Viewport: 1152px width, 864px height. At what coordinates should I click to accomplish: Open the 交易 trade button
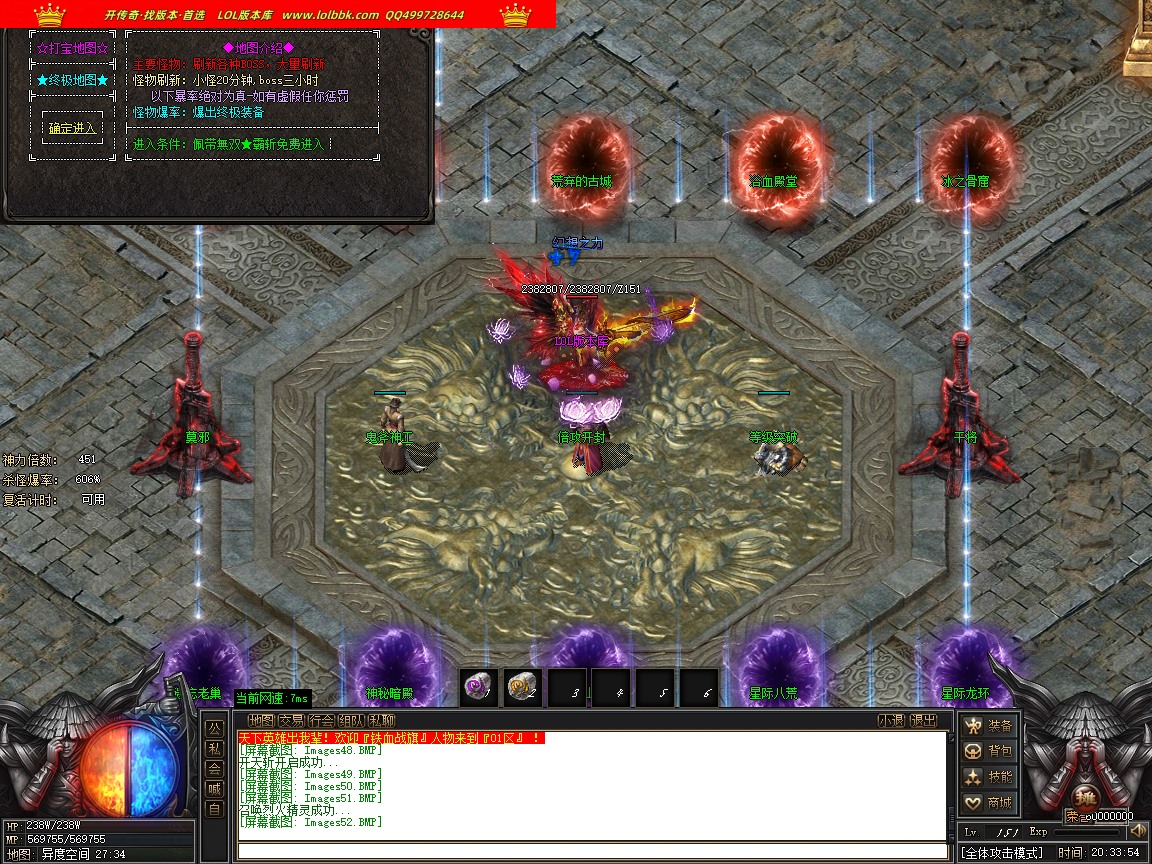pyautogui.click(x=291, y=720)
